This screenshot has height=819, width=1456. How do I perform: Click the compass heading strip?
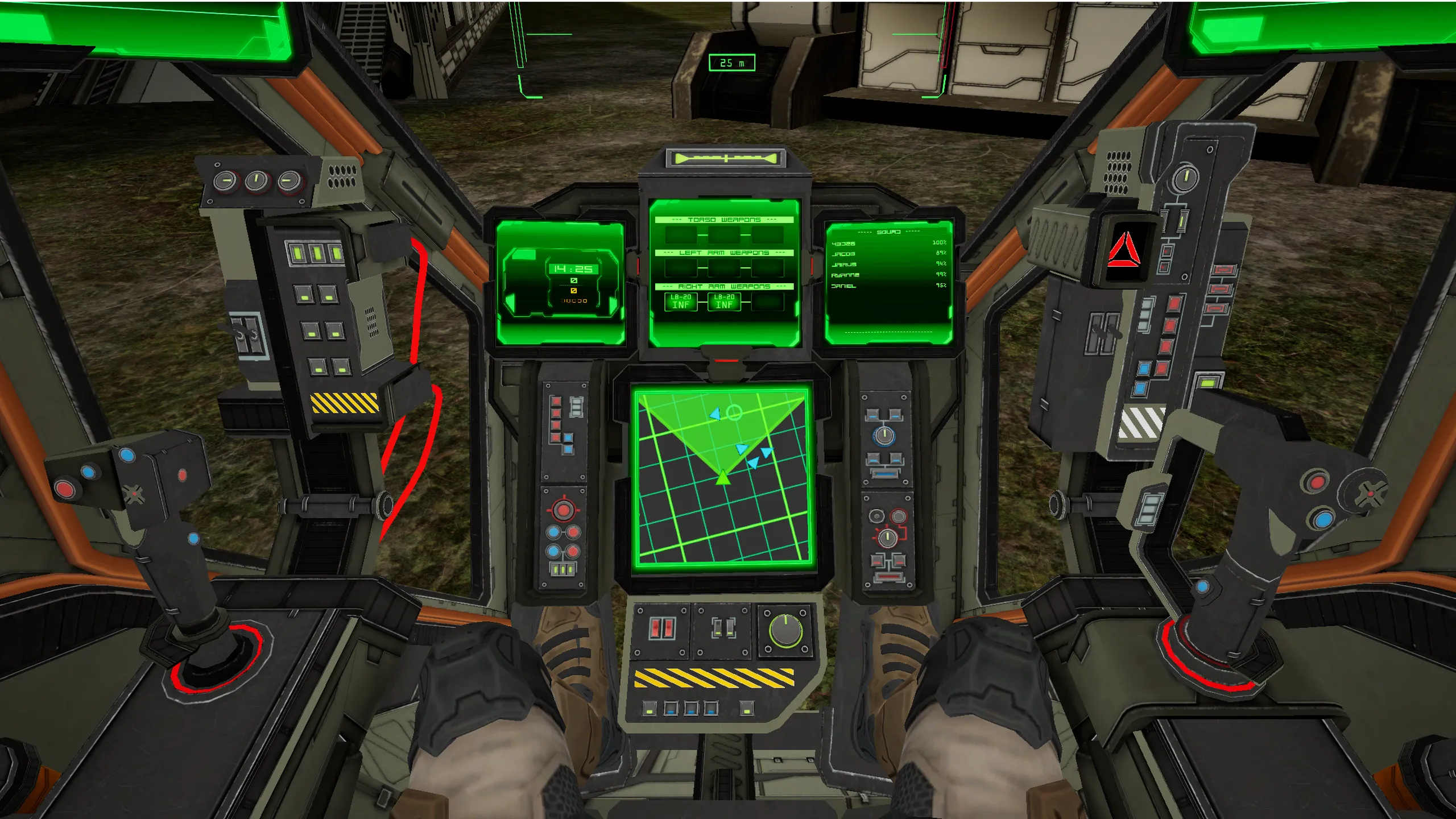(725, 159)
